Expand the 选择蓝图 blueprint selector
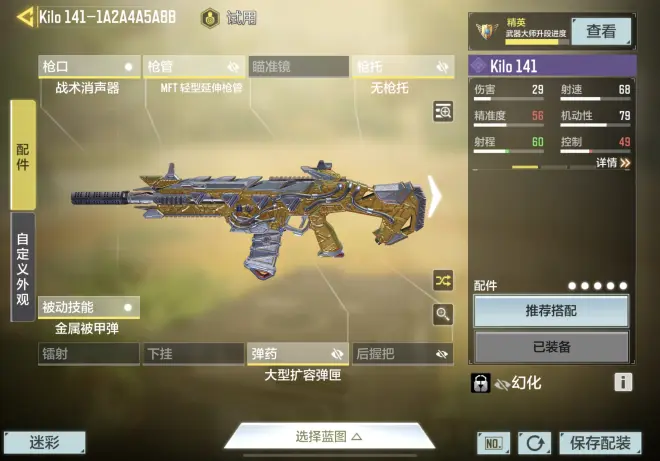660x461 pixels. click(328, 437)
